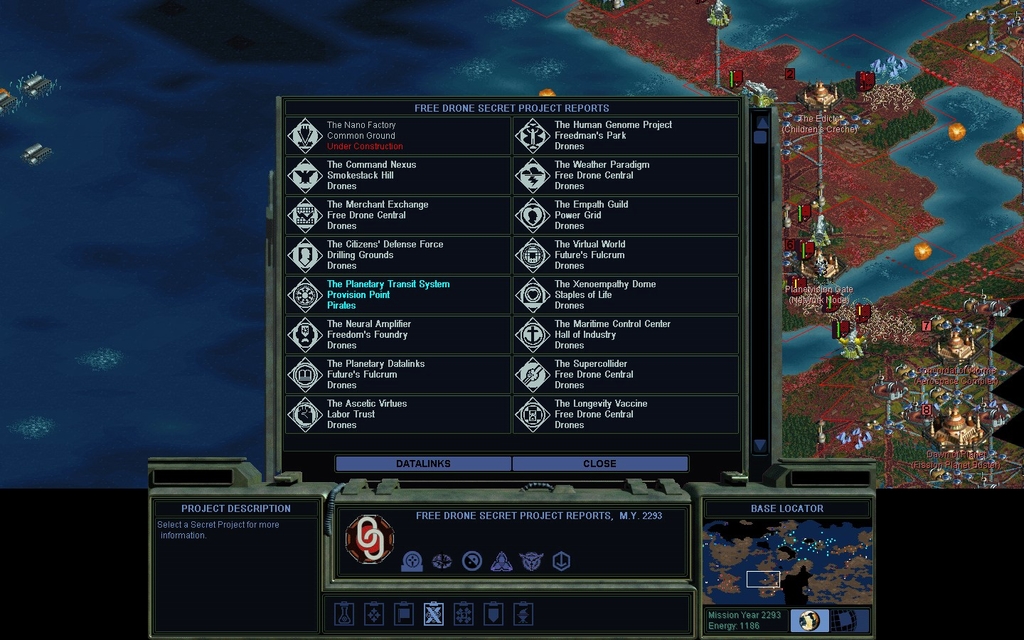Choose The Longevity Vaccine project entry
1024x640 pixels.
(x=626, y=414)
